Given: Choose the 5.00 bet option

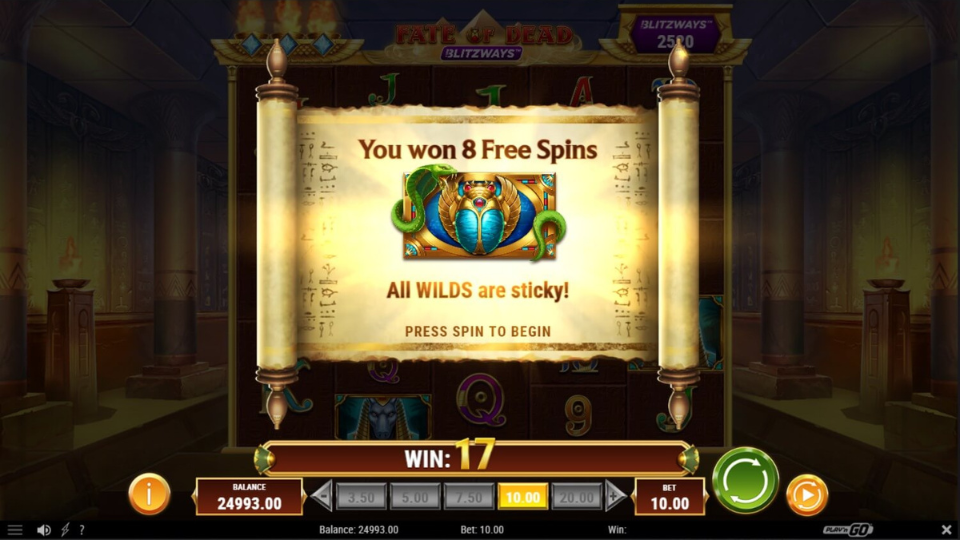Looking at the screenshot, I should pos(415,496).
